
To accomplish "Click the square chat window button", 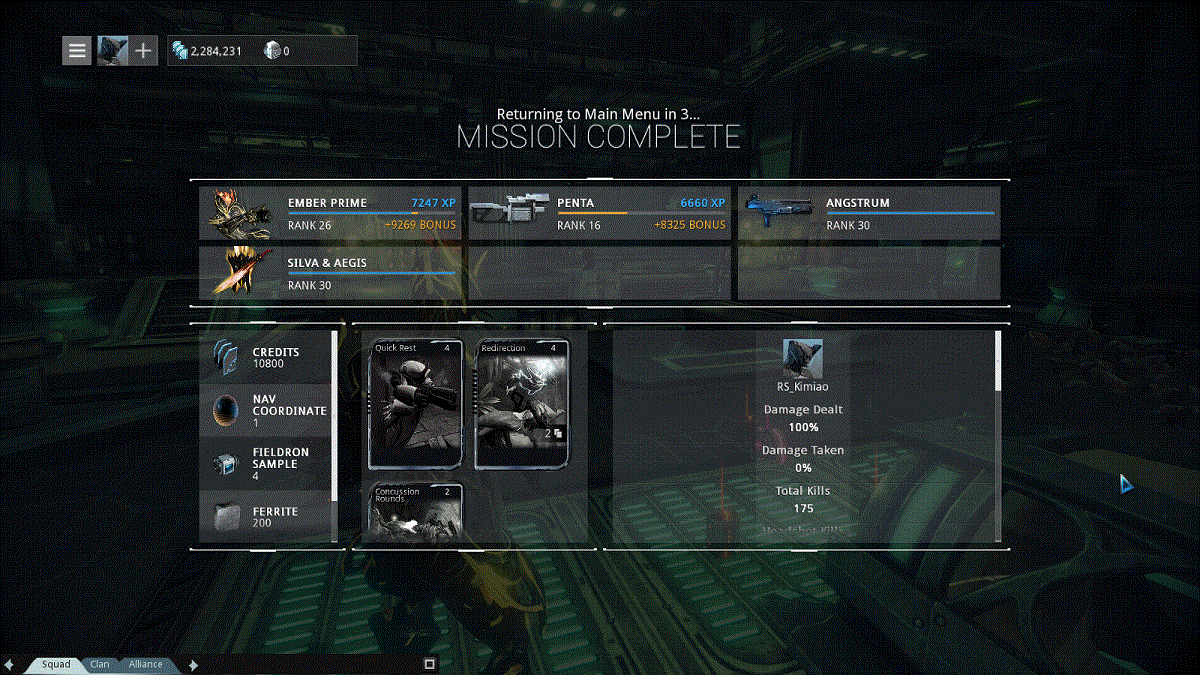I will (430, 664).
